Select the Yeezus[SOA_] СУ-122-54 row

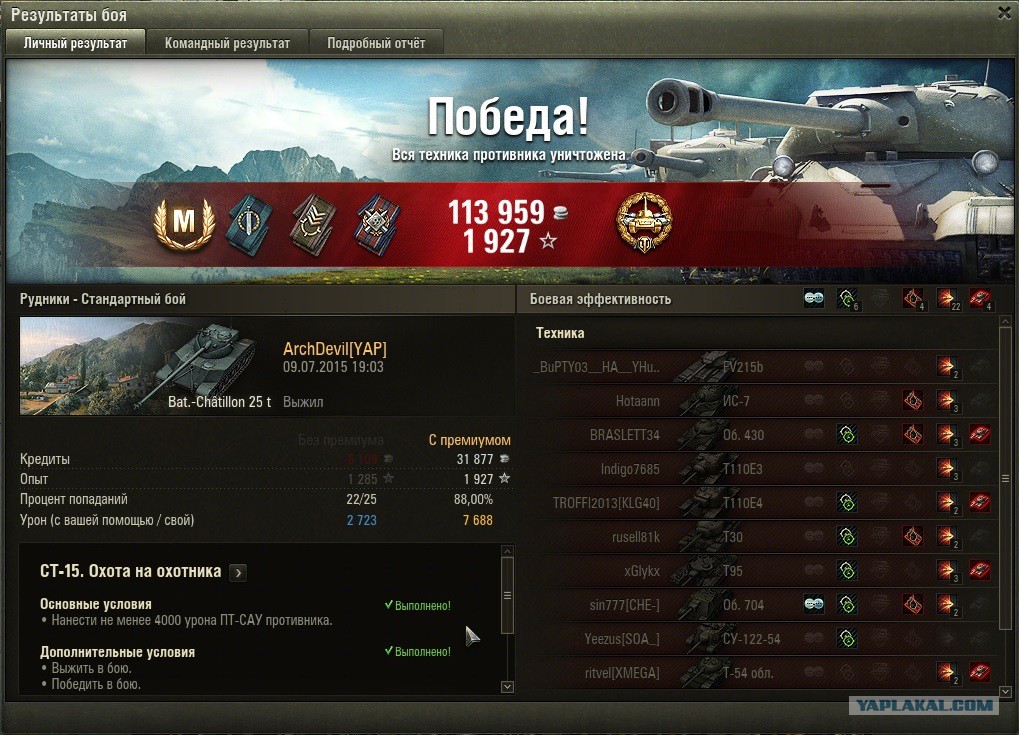(760, 638)
